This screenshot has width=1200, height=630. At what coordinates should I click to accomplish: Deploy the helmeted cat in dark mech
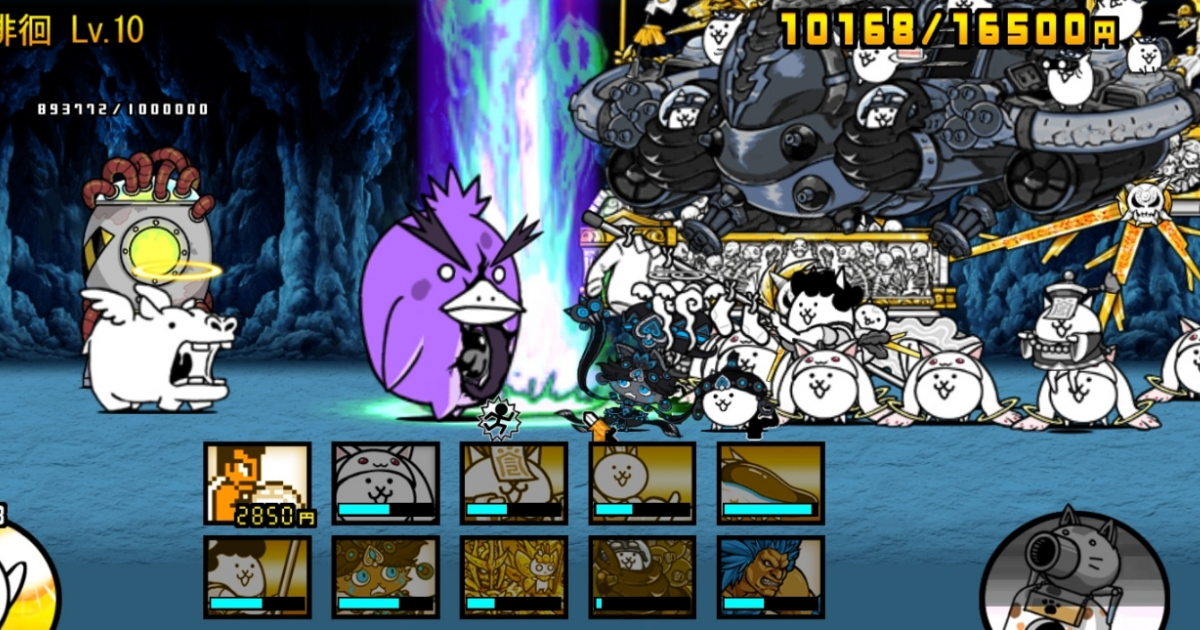(642, 577)
